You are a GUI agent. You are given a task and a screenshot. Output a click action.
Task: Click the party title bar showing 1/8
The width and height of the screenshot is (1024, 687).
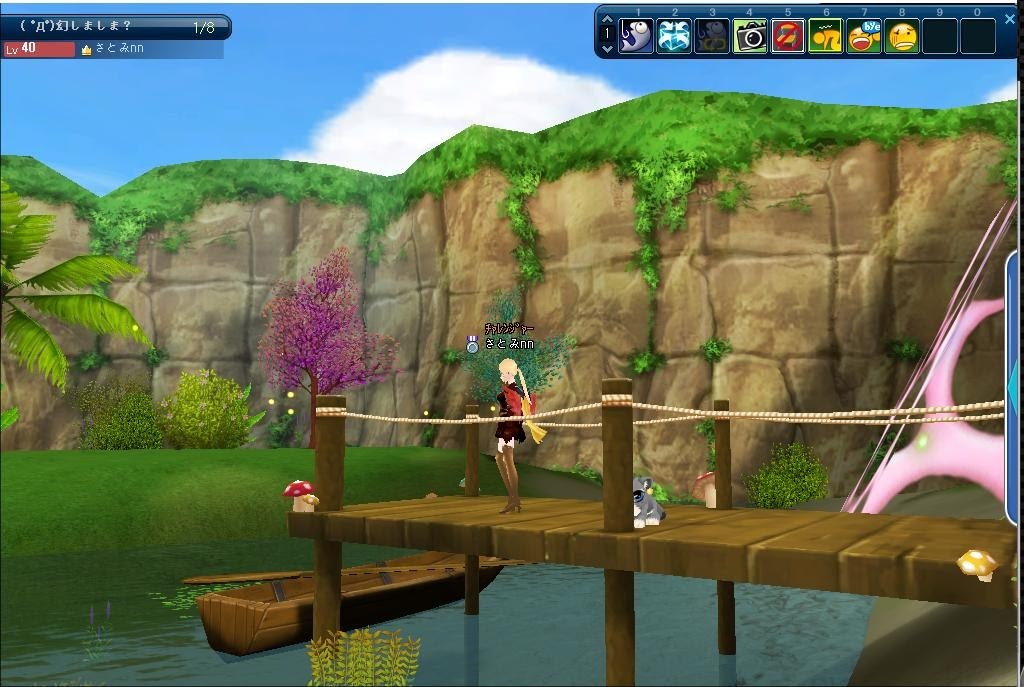pyautogui.click(x=115, y=27)
